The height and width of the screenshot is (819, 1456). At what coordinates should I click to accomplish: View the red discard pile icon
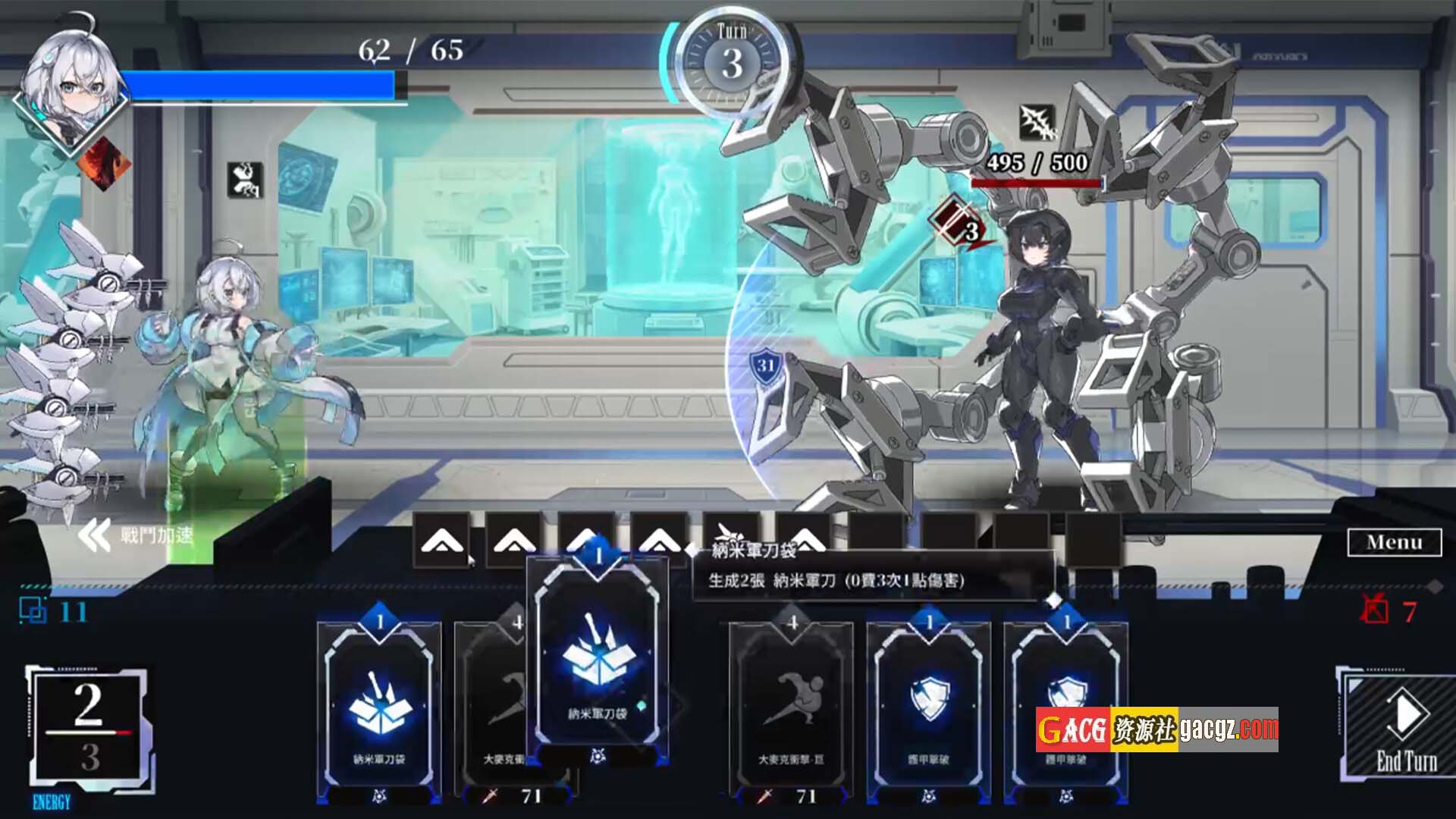click(1374, 610)
